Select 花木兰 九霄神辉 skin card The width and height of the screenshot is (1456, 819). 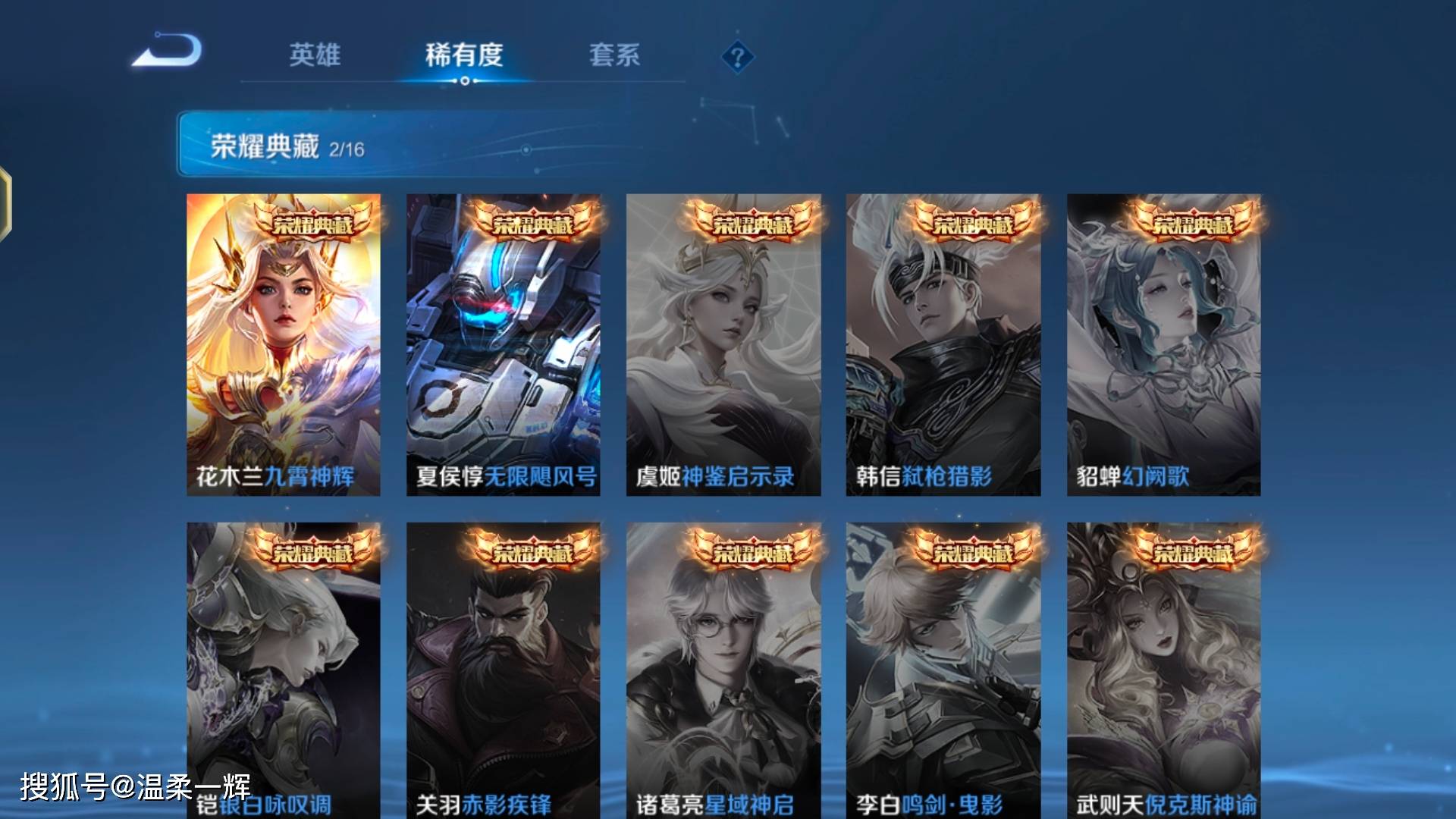[x=284, y=345]
